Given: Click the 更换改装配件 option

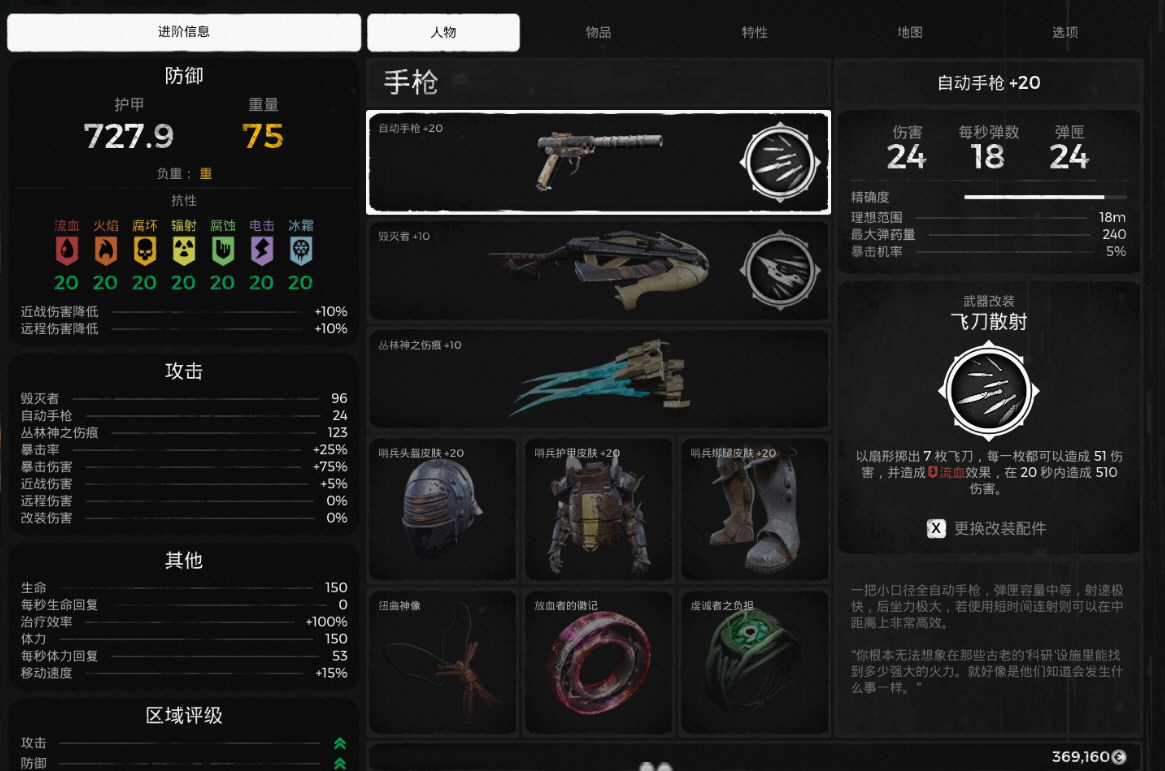Looking at the screenshot, I should click(x=988, y=528).
